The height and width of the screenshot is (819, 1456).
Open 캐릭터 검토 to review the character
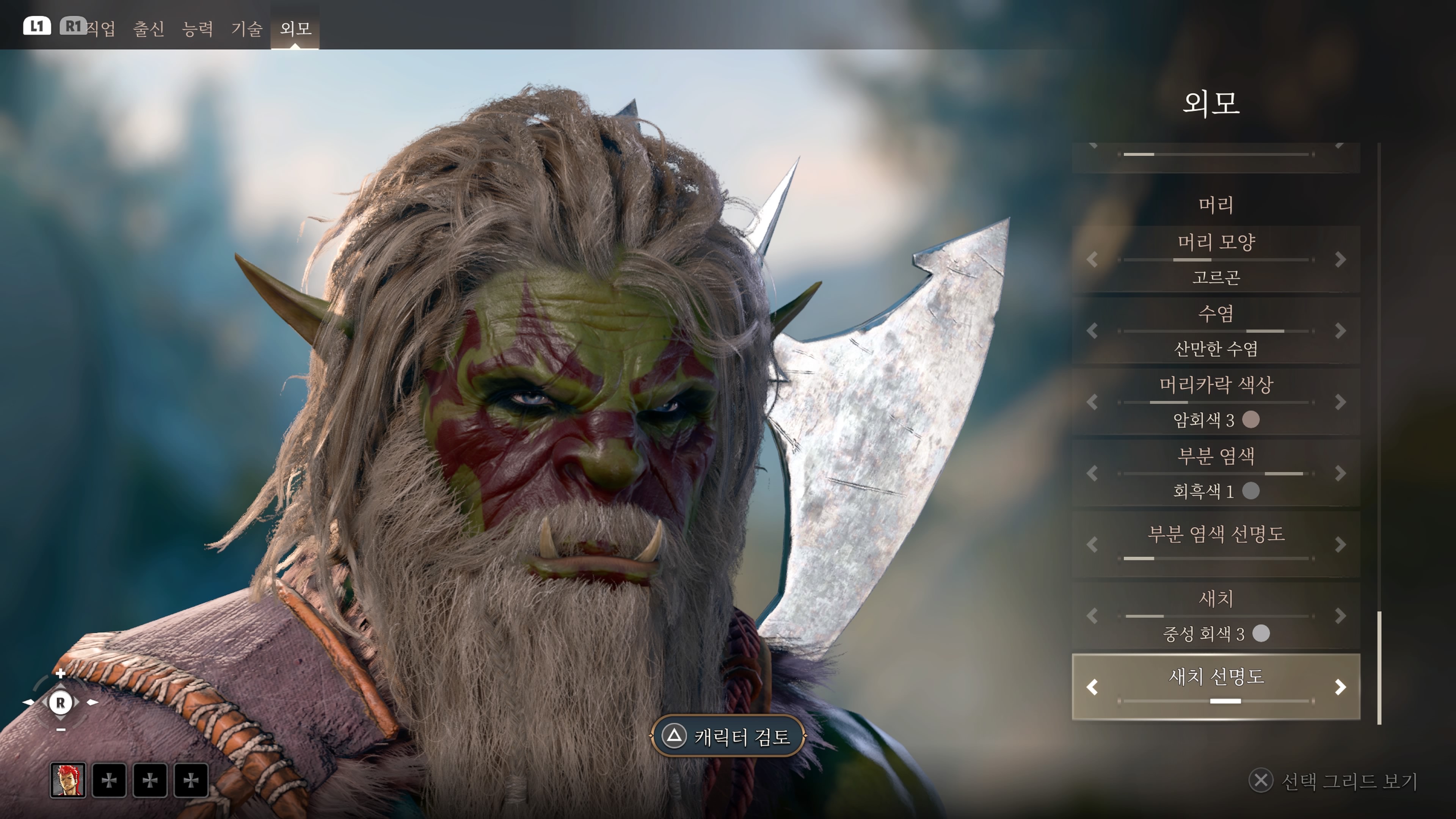coord(728,736)
